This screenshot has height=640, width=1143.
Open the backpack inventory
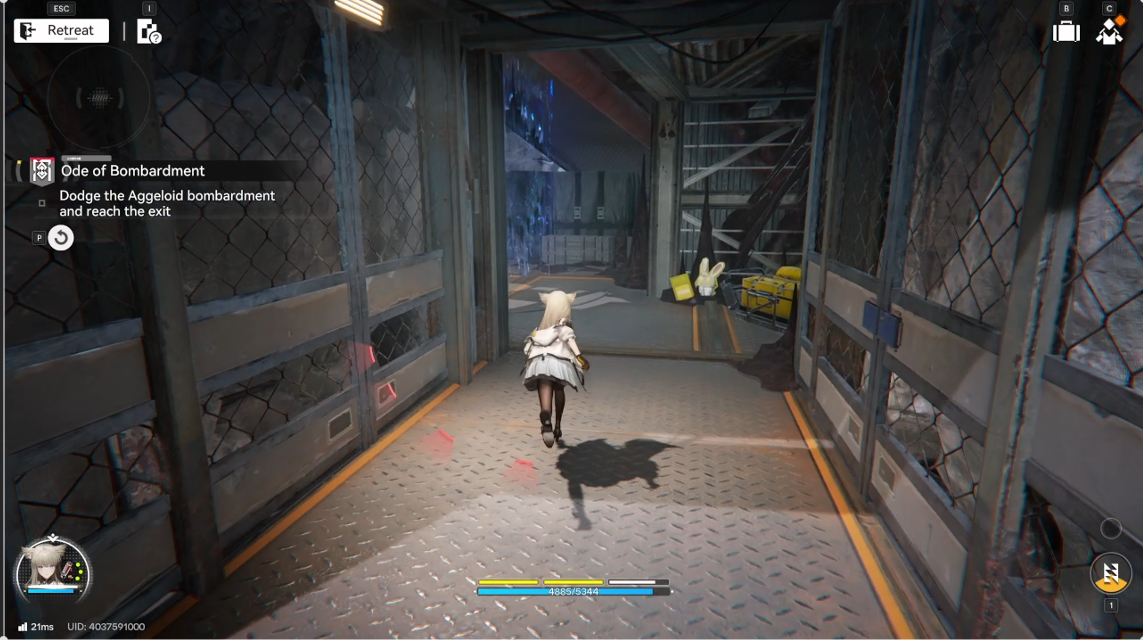[1066, 32]
